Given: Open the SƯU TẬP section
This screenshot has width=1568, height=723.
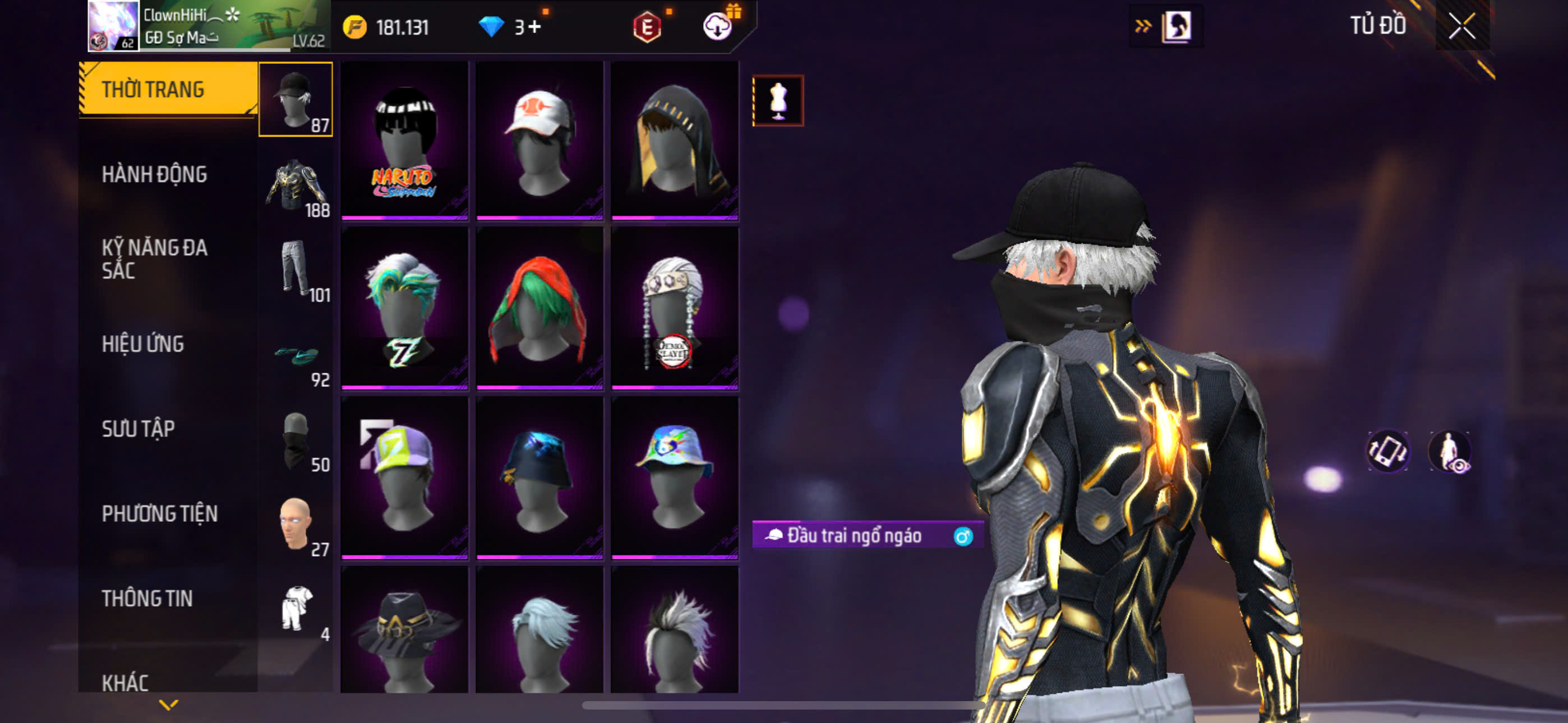Looking at the screenshot, I should 138,428.
